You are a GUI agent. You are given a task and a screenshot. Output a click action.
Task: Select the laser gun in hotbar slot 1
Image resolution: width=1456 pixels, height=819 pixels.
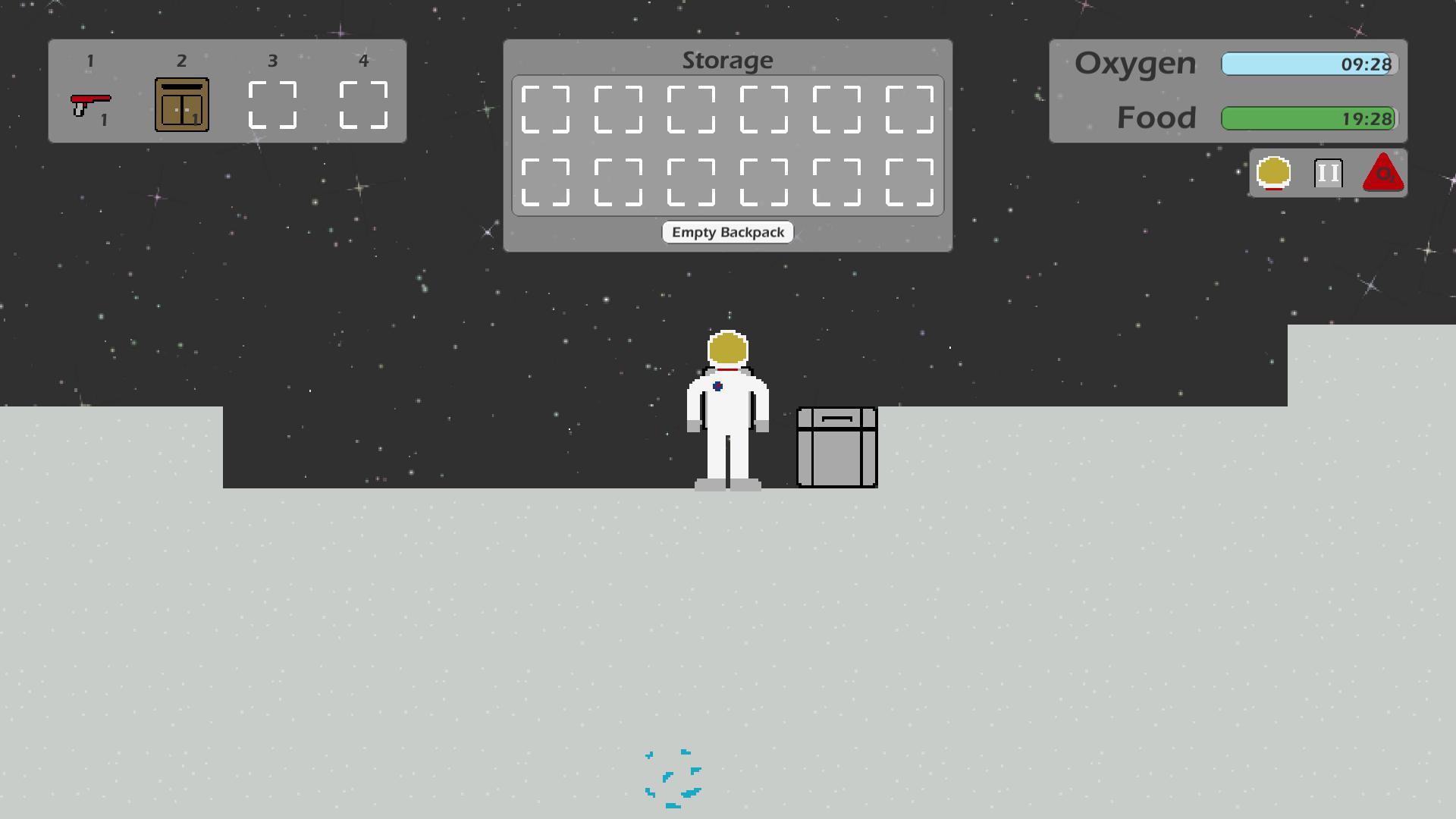tap(90, 102)
